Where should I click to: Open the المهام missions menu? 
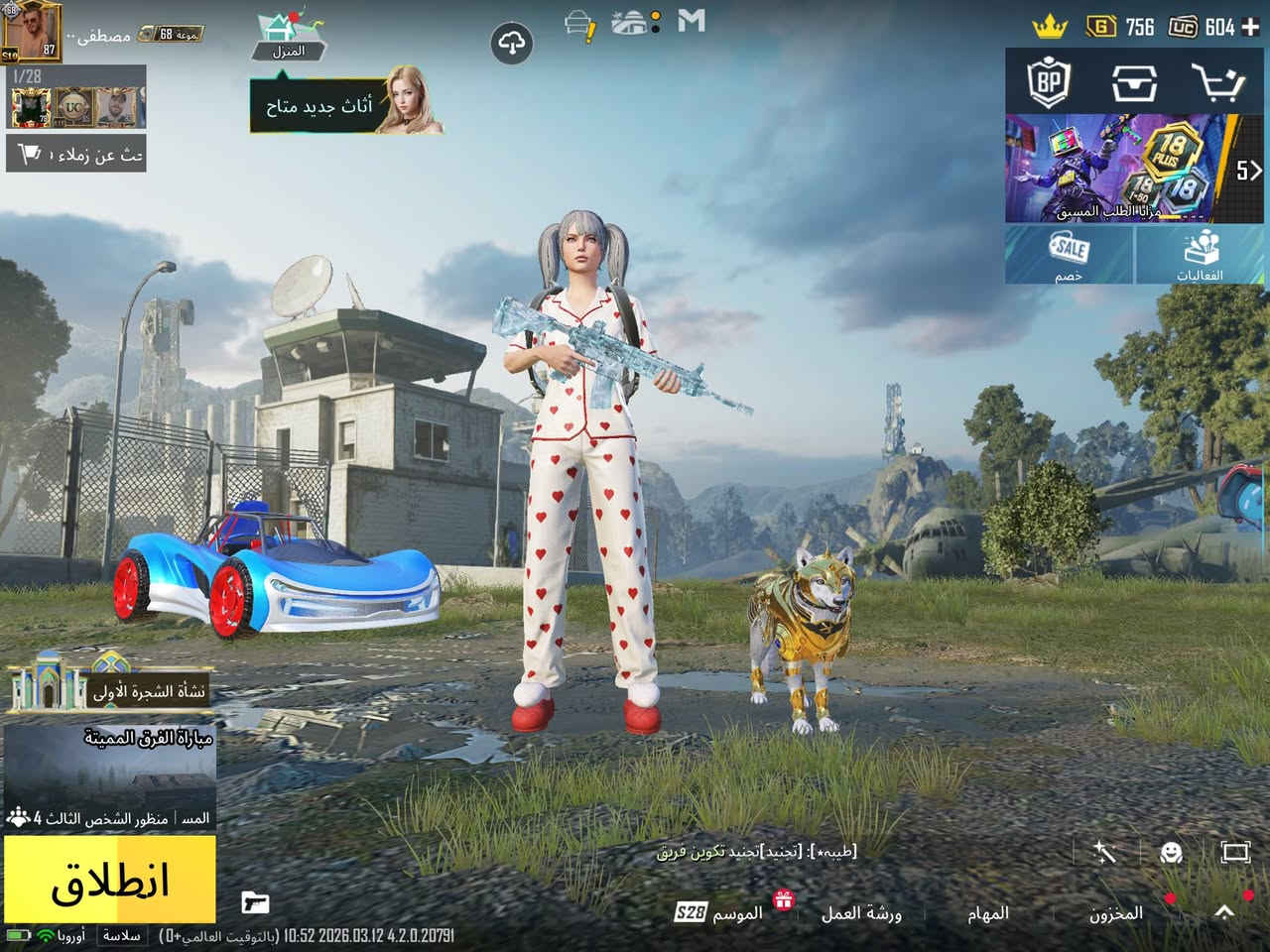(987, 913)
